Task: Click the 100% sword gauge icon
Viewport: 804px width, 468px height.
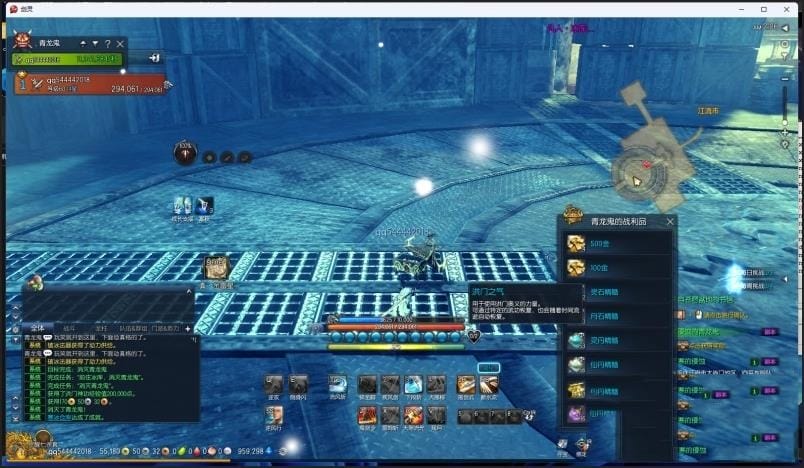Action: coord(185,152)
